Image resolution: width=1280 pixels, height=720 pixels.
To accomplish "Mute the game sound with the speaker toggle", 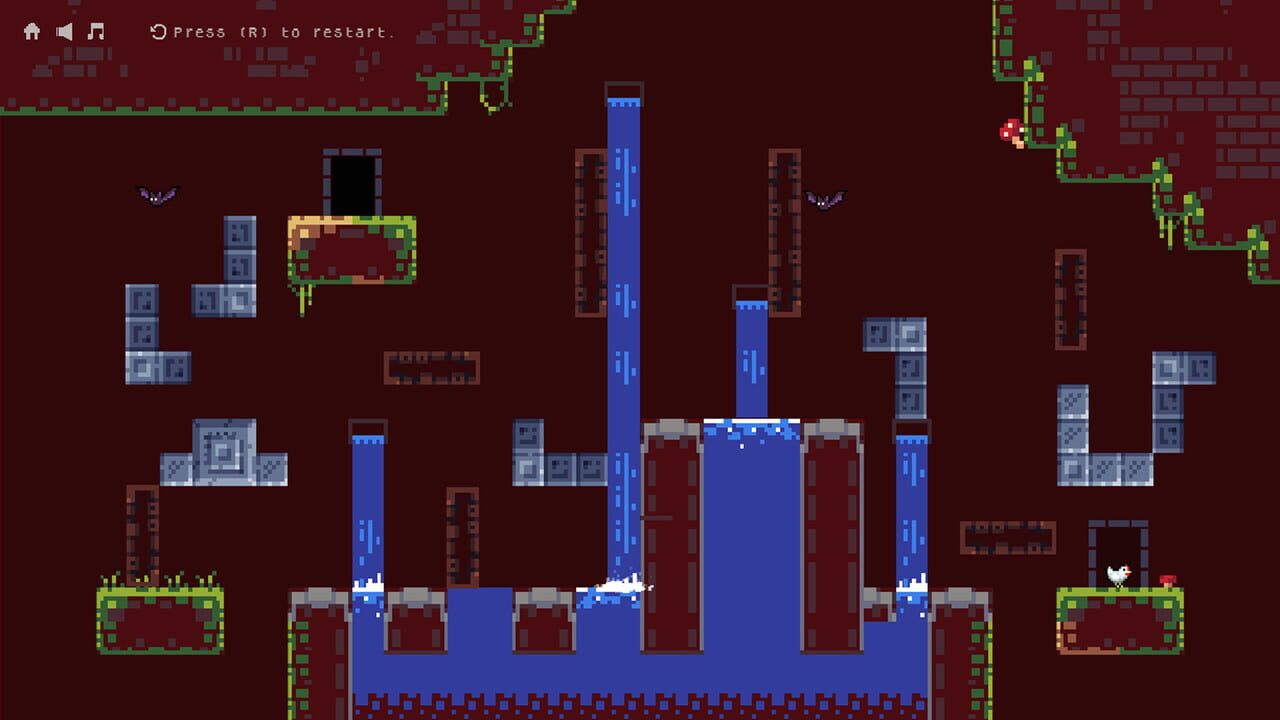I will coord(63,30).
